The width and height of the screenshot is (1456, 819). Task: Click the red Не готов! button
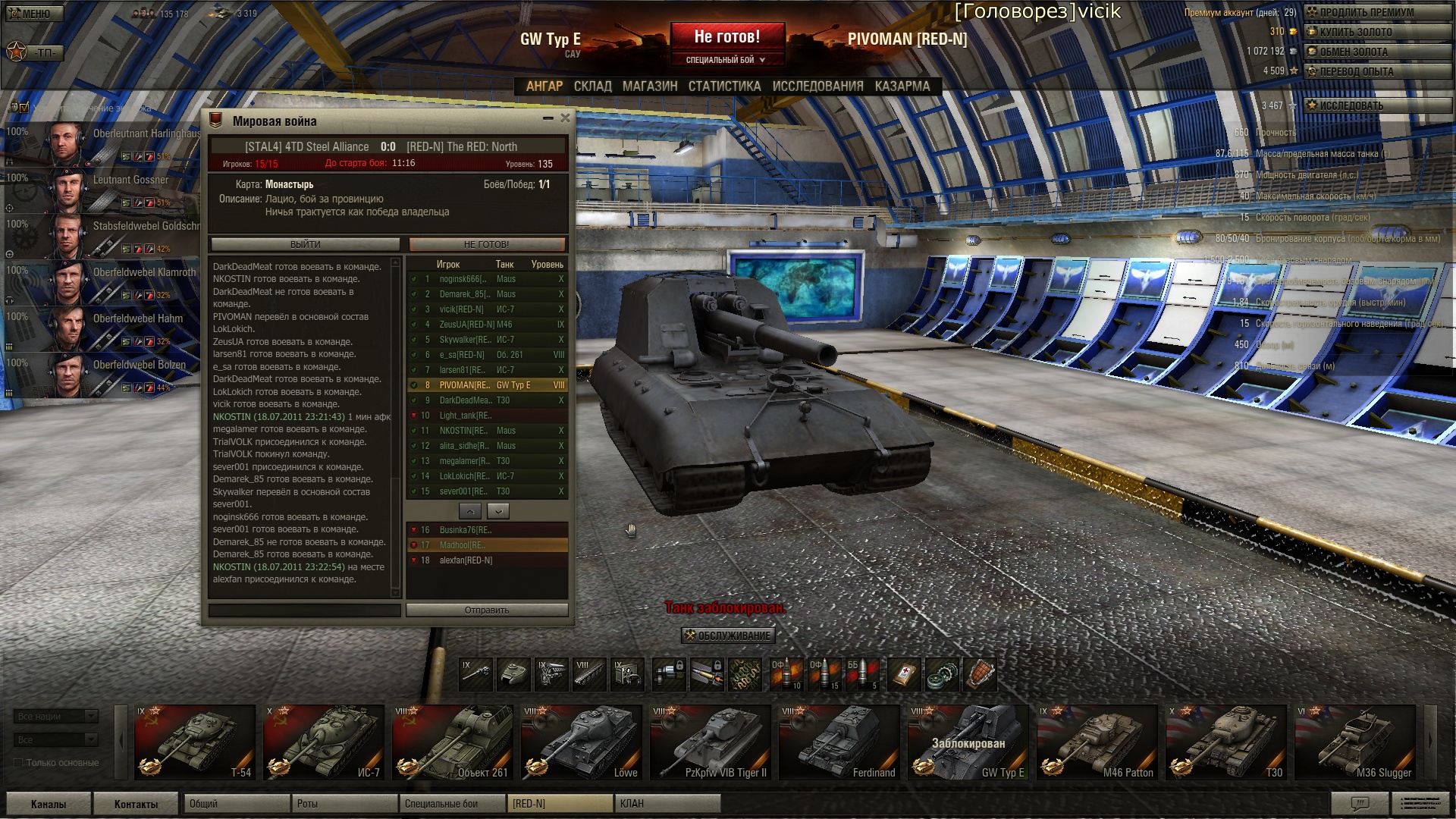[x=726, y=36]
